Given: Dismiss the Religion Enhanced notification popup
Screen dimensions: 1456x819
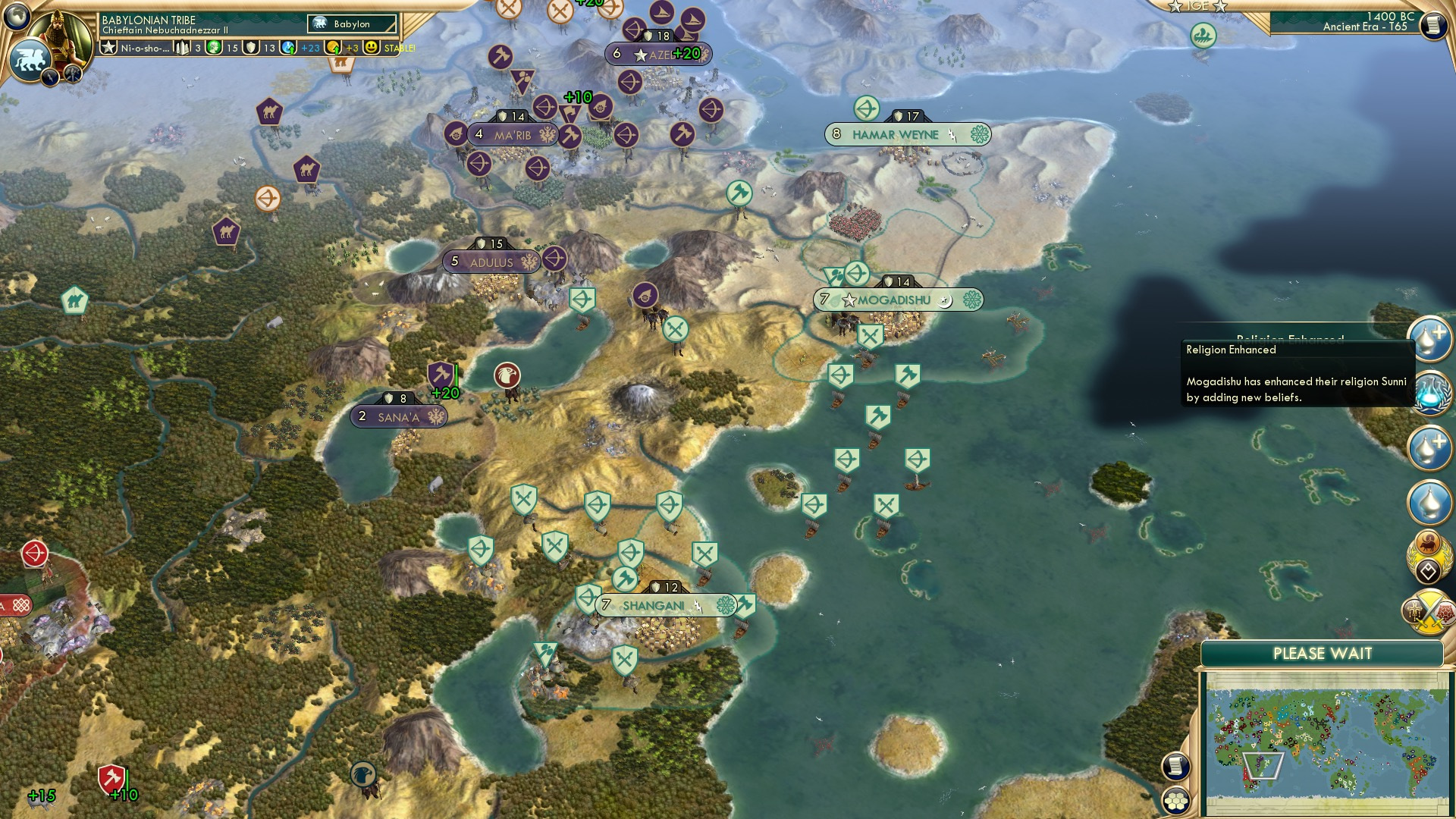Looking at the screenshot, I should 1298,375.
